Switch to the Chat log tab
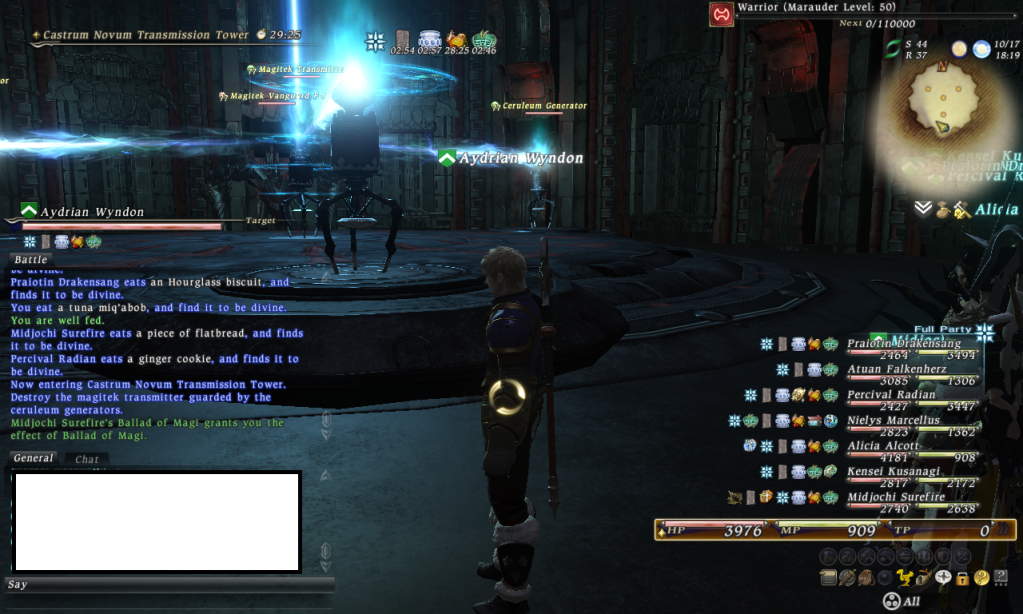Viewport: 1023px width, 614px height. pyautogui.click(x=87, y=460)
